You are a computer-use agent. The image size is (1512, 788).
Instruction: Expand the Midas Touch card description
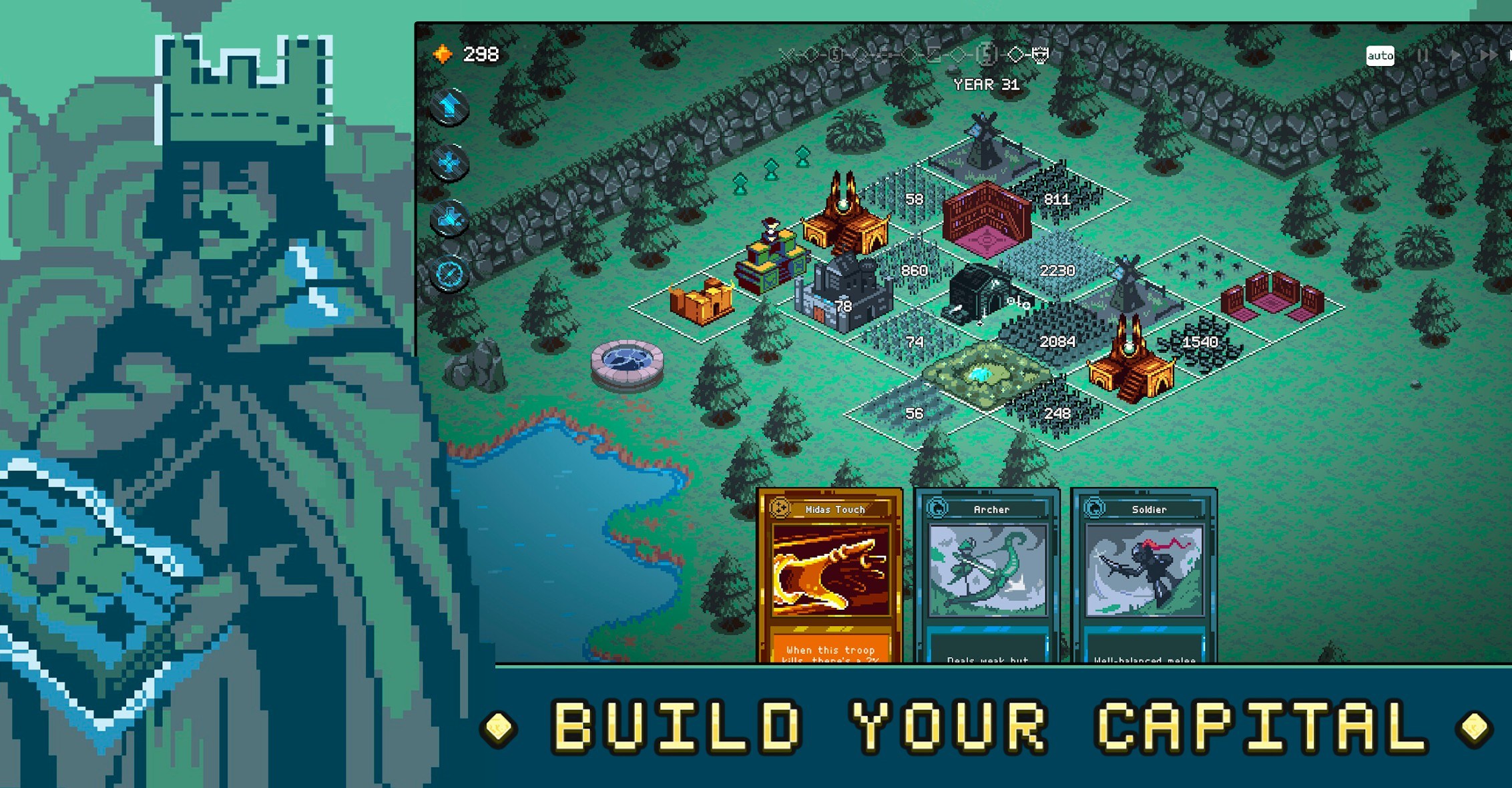click(830, 654)
